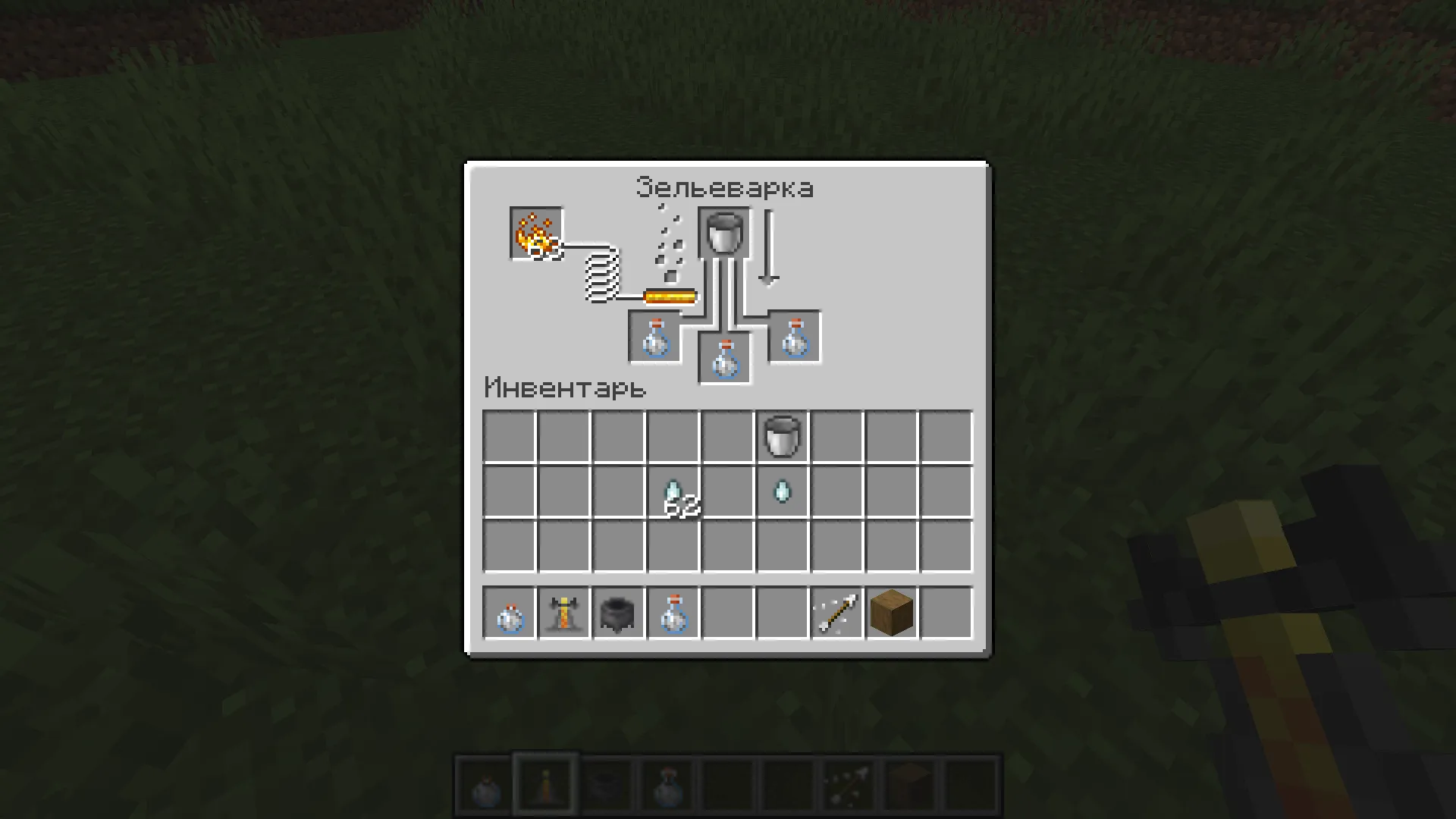Screen dimensions: 1456x819
Task: Take the water bottle from the right brewing slot
Action: coord(794,336)
